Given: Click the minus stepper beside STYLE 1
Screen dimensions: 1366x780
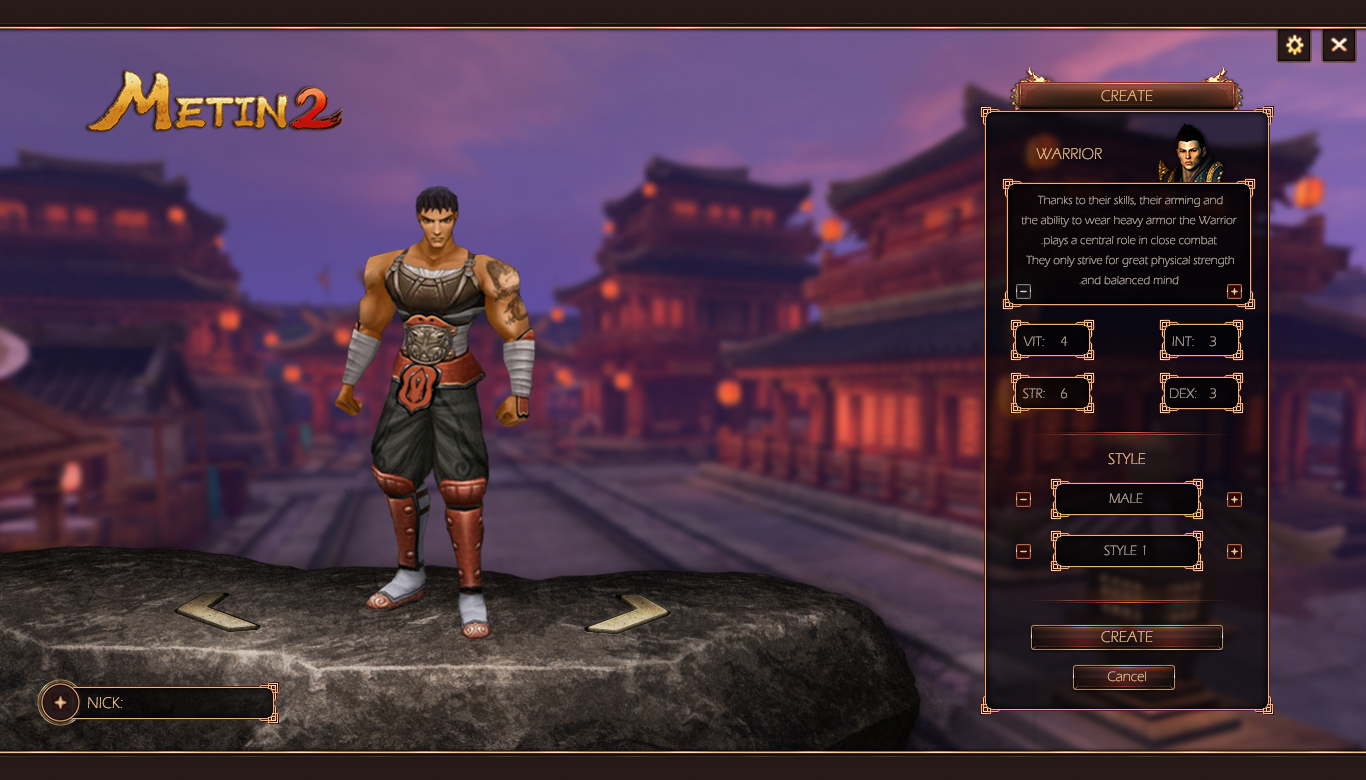Looking at the screenshot, I should click(x=1023, y=551).
